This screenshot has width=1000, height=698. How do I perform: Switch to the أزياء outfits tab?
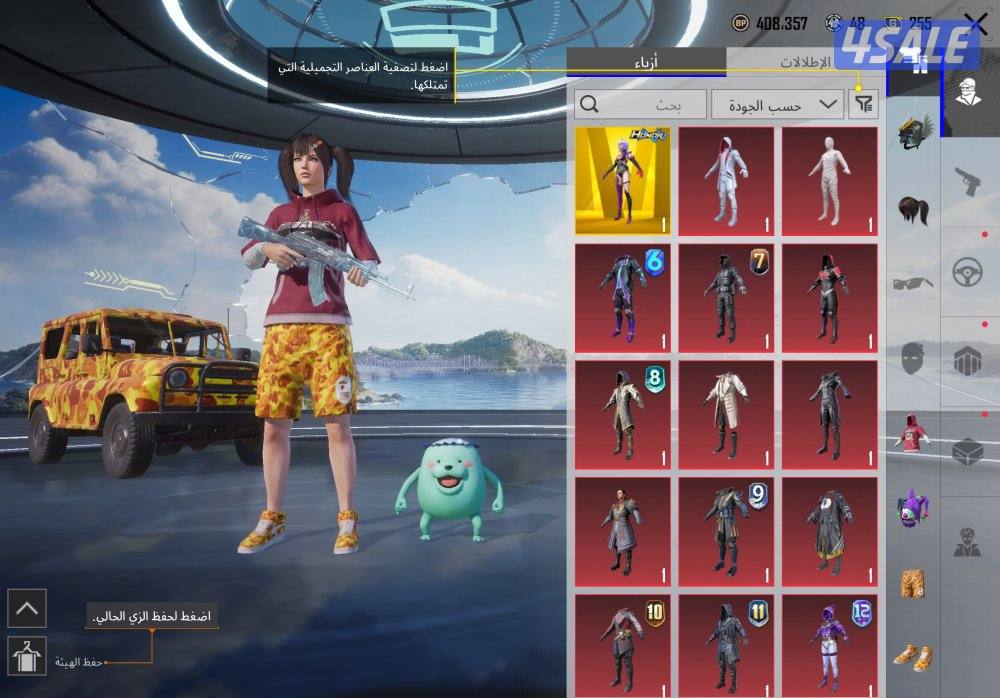pos(646,62)
